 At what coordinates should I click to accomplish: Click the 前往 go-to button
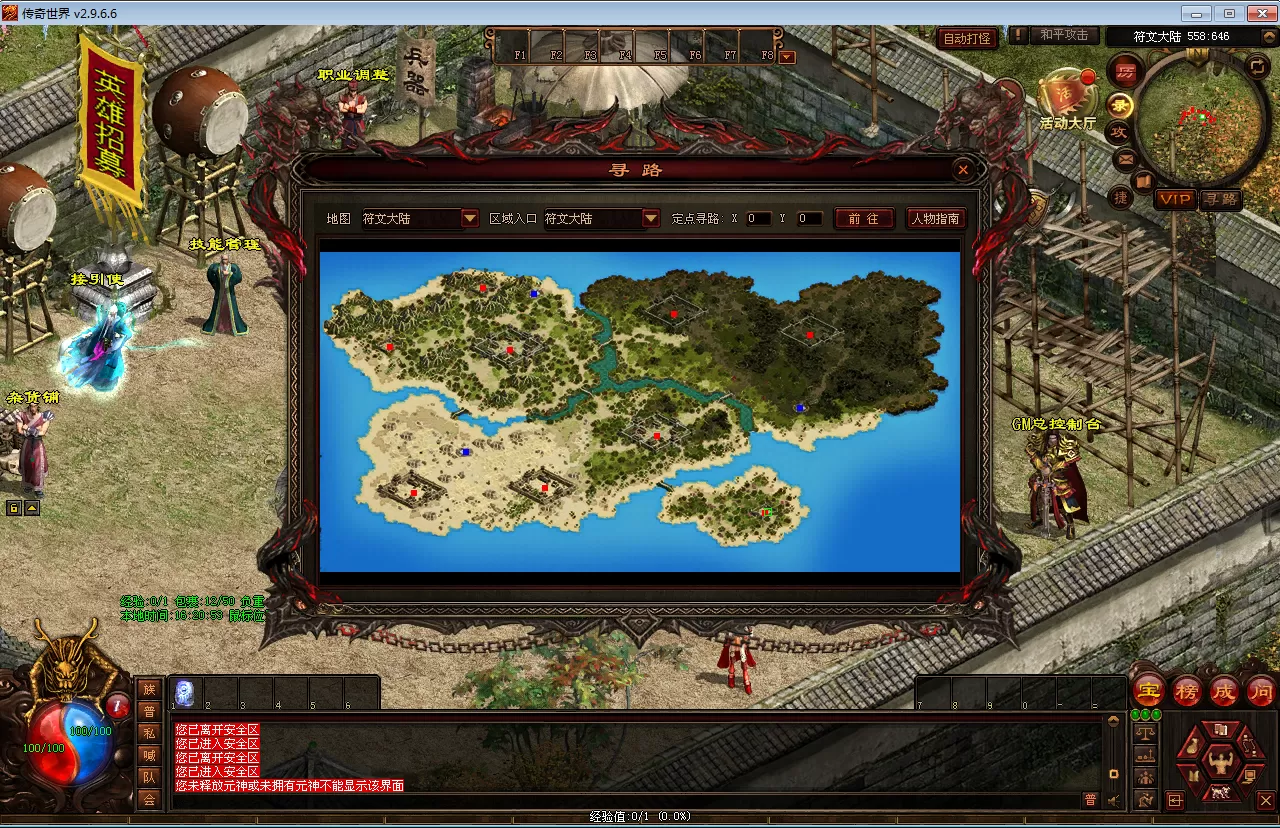(863, 218)
